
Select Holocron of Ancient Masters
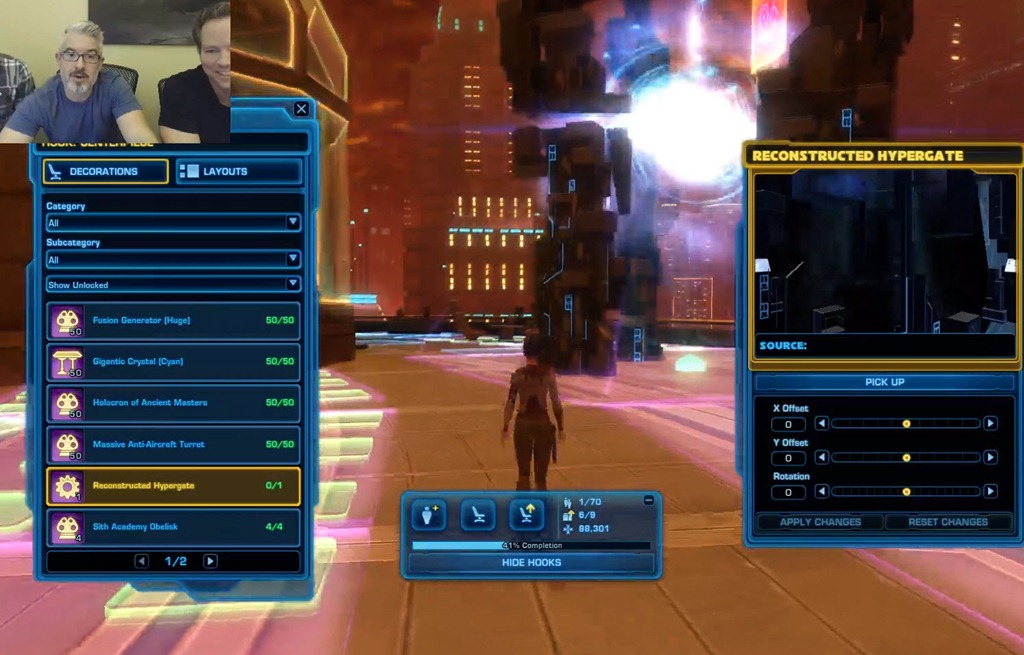(173, 403)
